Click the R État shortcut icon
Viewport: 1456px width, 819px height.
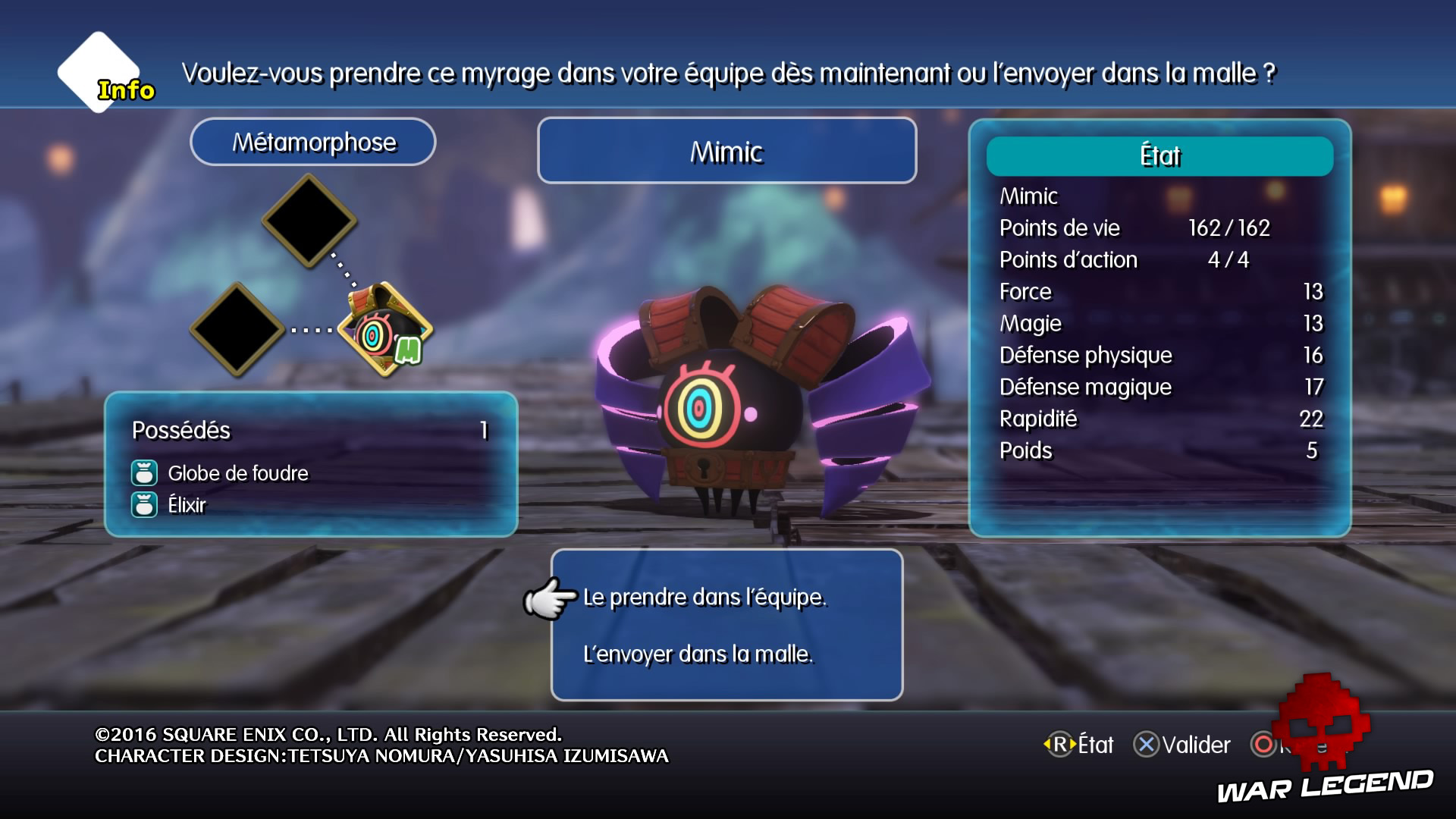click(1059, 745)
